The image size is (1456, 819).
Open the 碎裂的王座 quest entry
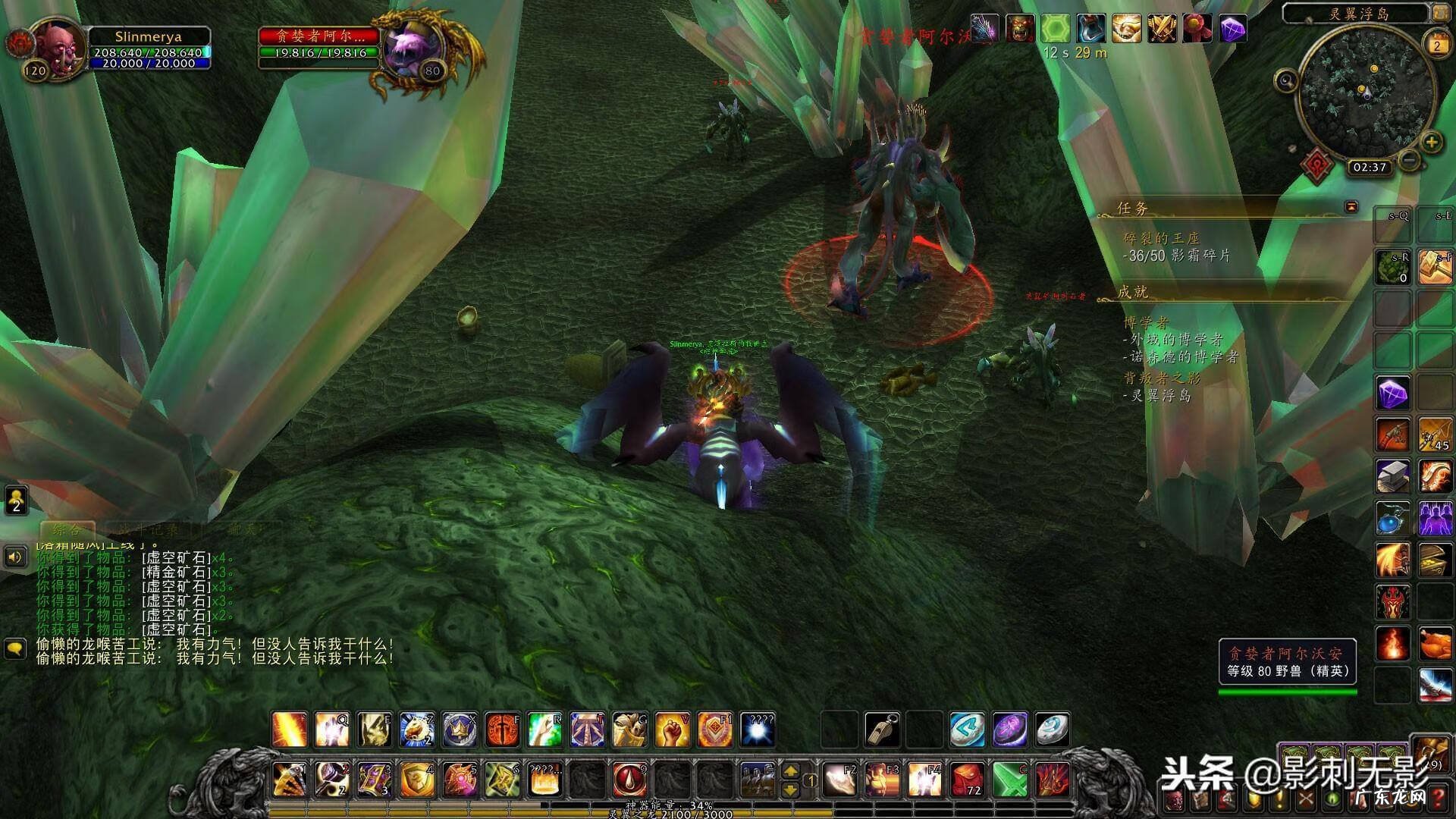pos(1161,238)
